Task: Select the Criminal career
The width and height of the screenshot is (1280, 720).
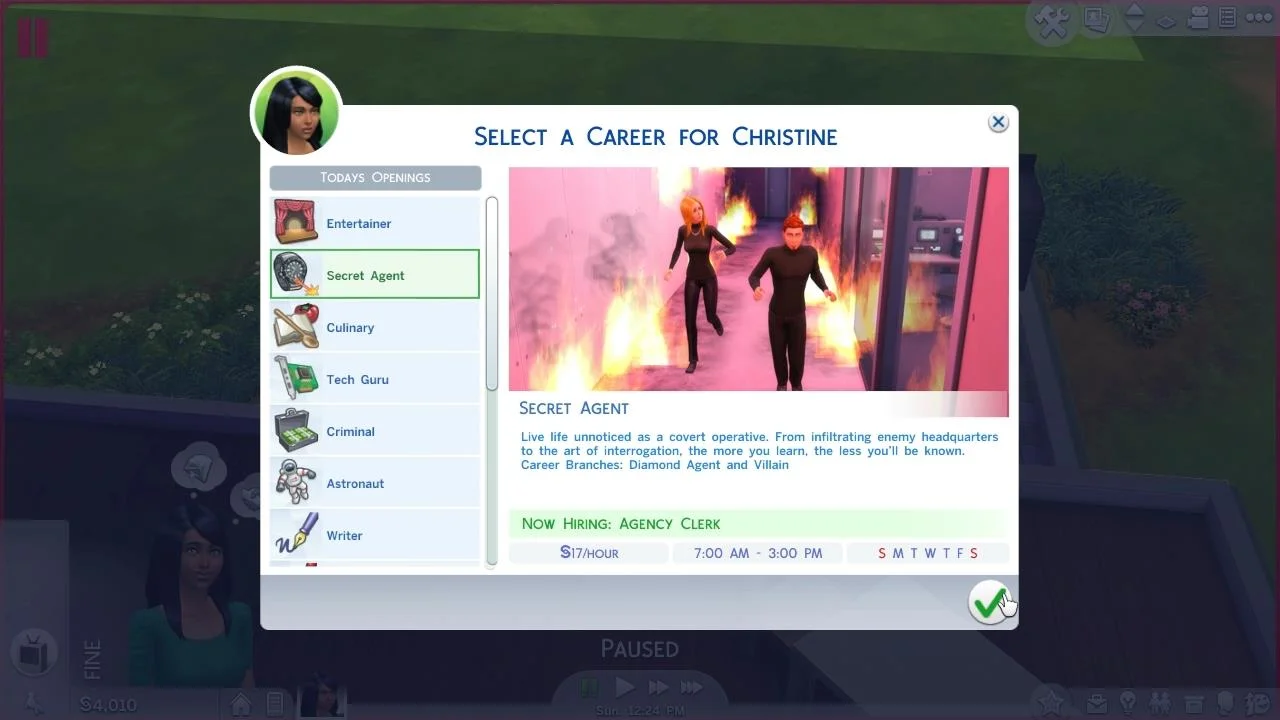Action: (x=375, y=431)
